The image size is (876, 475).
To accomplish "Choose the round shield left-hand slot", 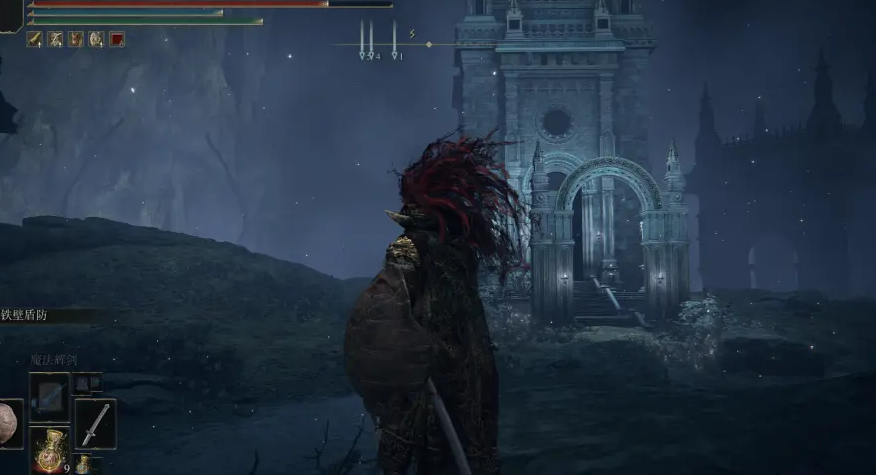I will click(10, 423).
